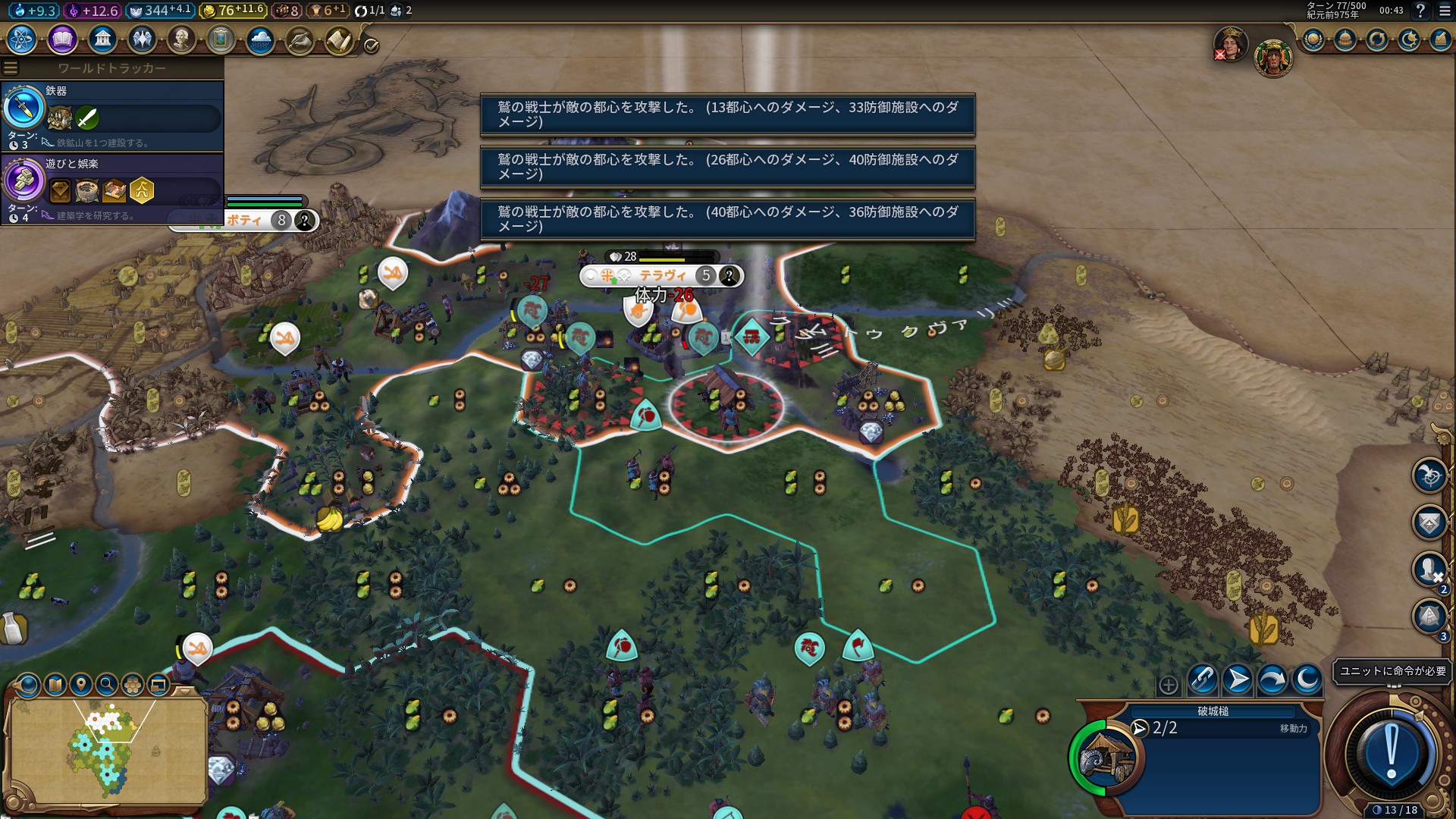
Task: Click the minimap to move the camera
Action: 106,751
